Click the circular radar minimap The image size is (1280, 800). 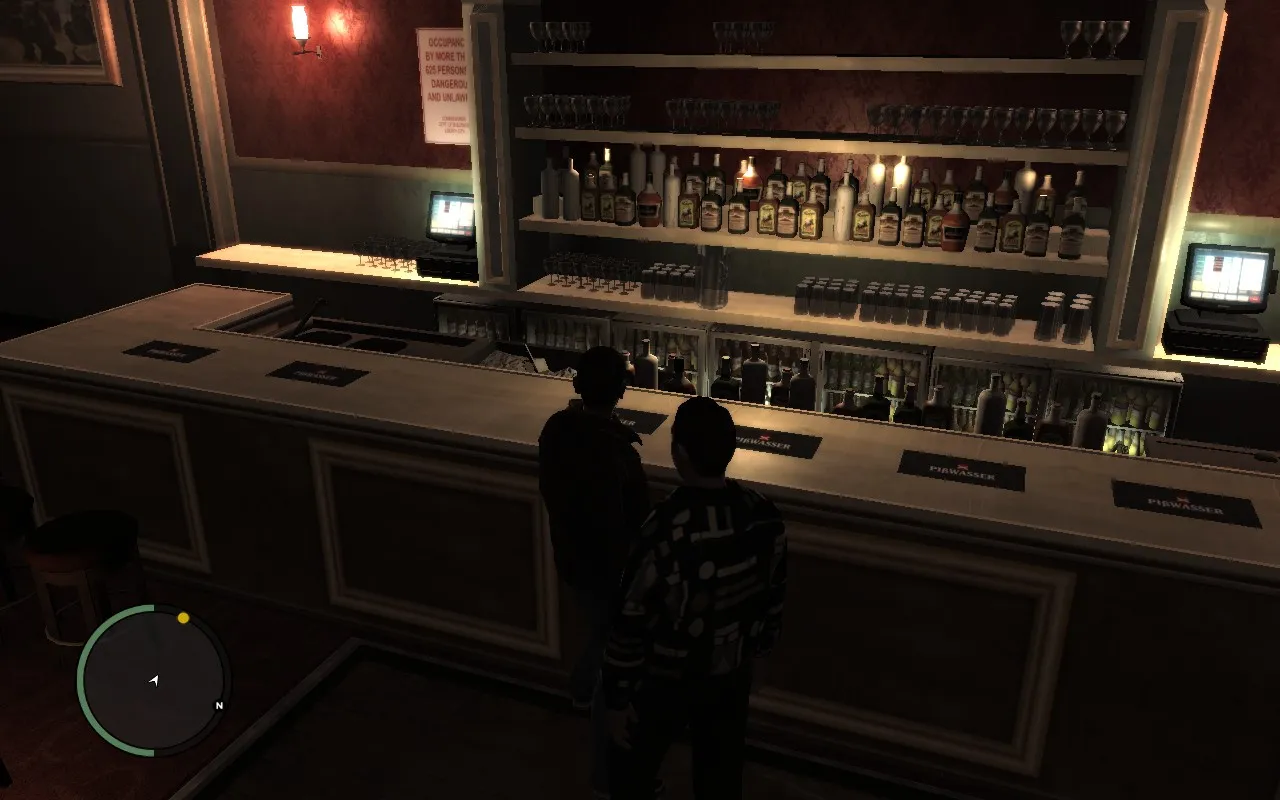153,680
